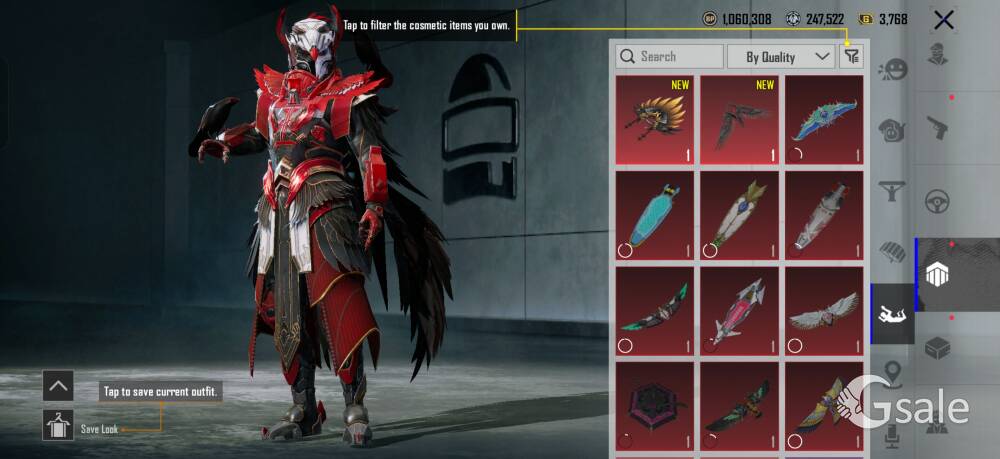
Task: Select the black crow wings marked NEW
Action: pyautogui.click(x=740, y=120)
